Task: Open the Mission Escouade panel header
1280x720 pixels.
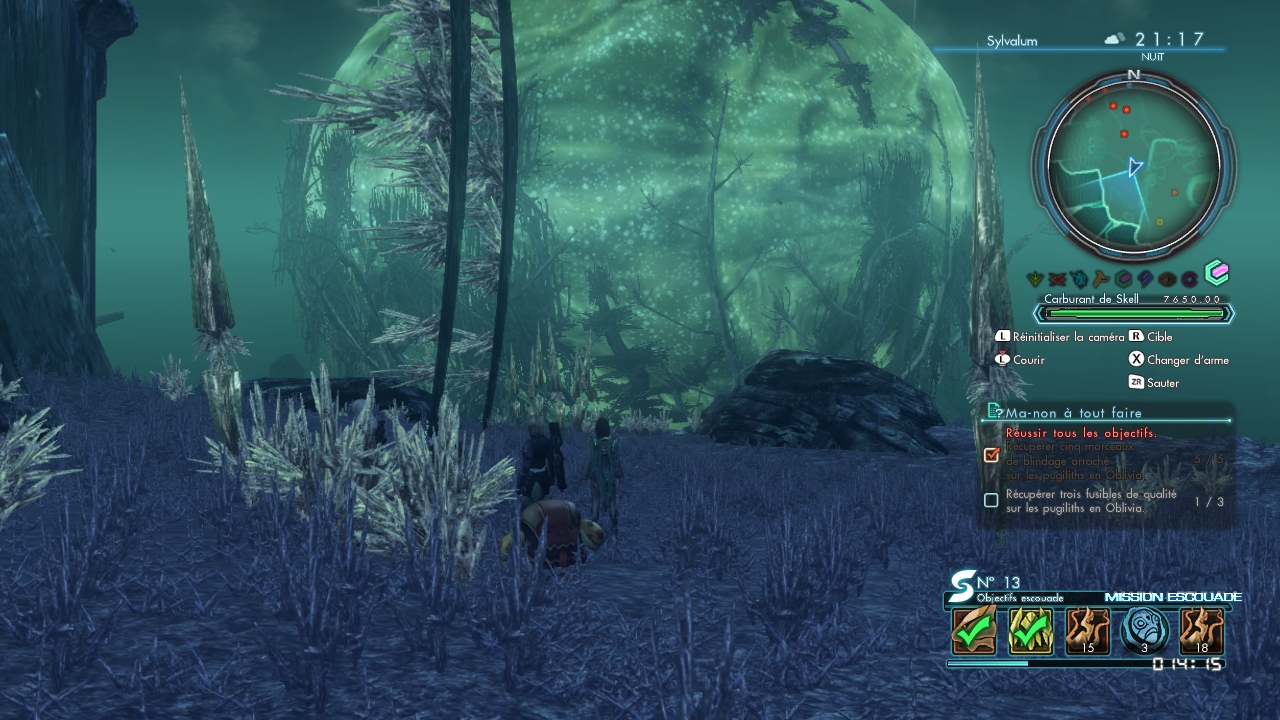Action: pos(1172,597)
